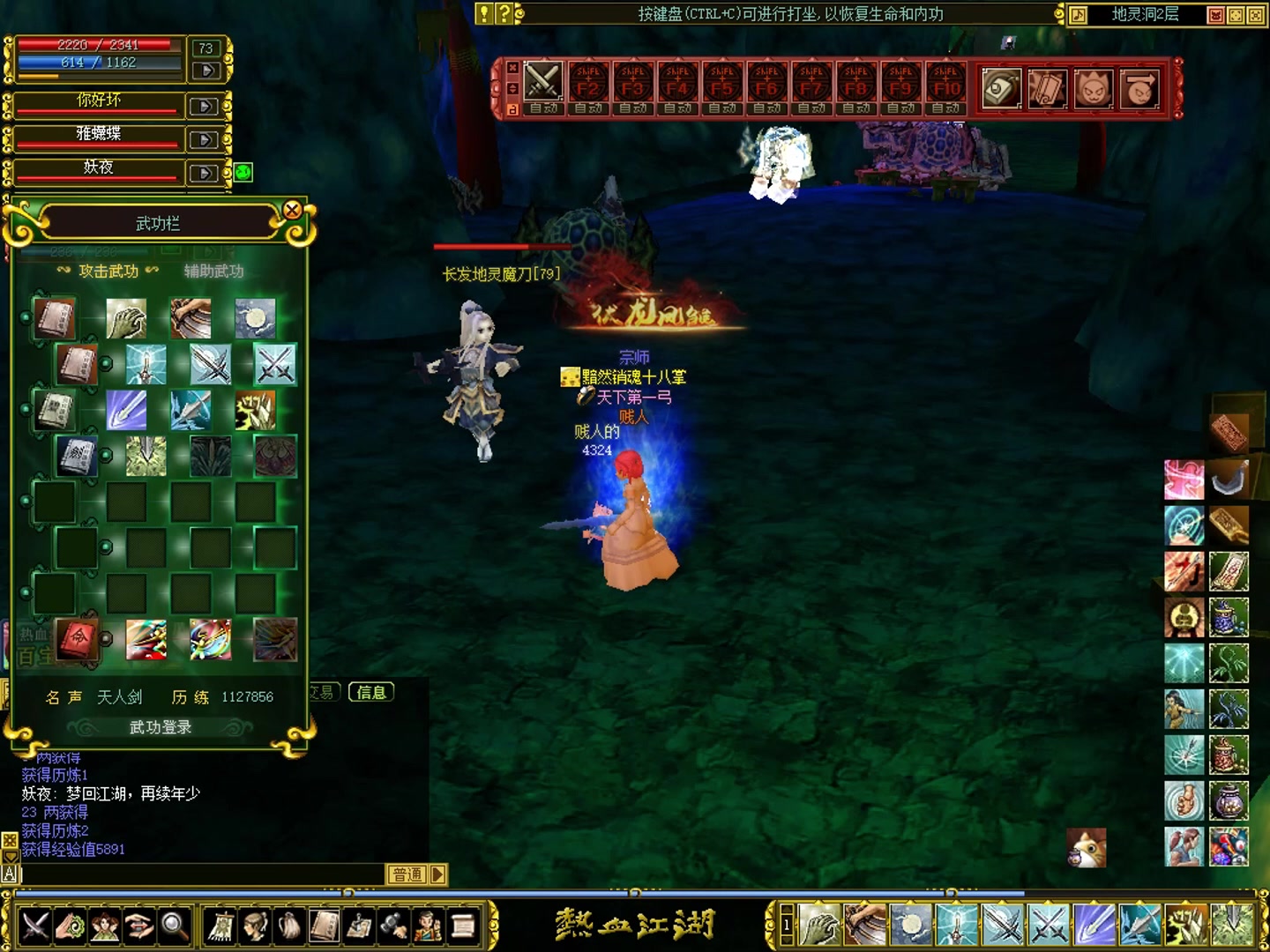Click the cat pet icon near bottom right
The height and width of the screenshot is (952, 1270).
pos(1087,848)
